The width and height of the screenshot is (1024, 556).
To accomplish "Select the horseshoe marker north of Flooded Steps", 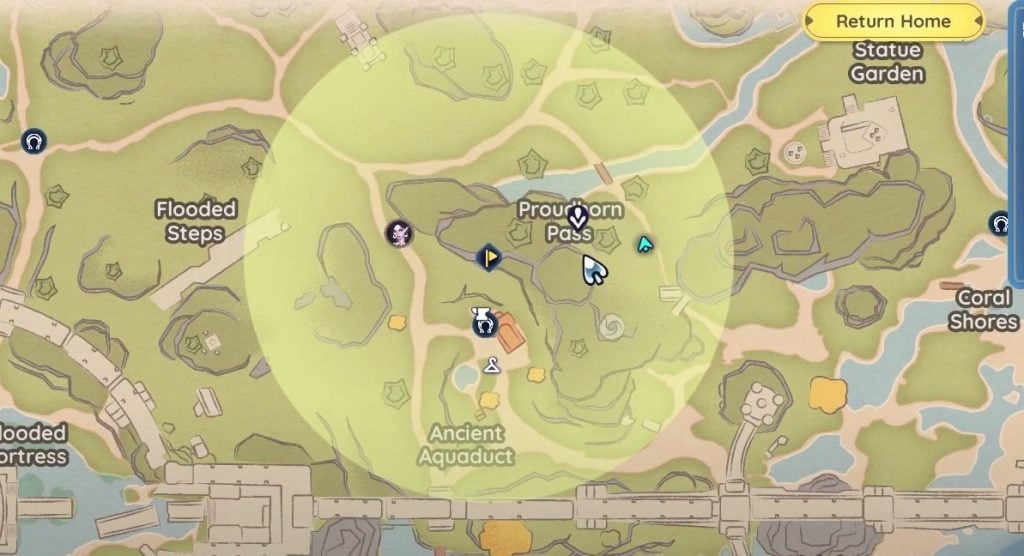I will coord(34,141).
